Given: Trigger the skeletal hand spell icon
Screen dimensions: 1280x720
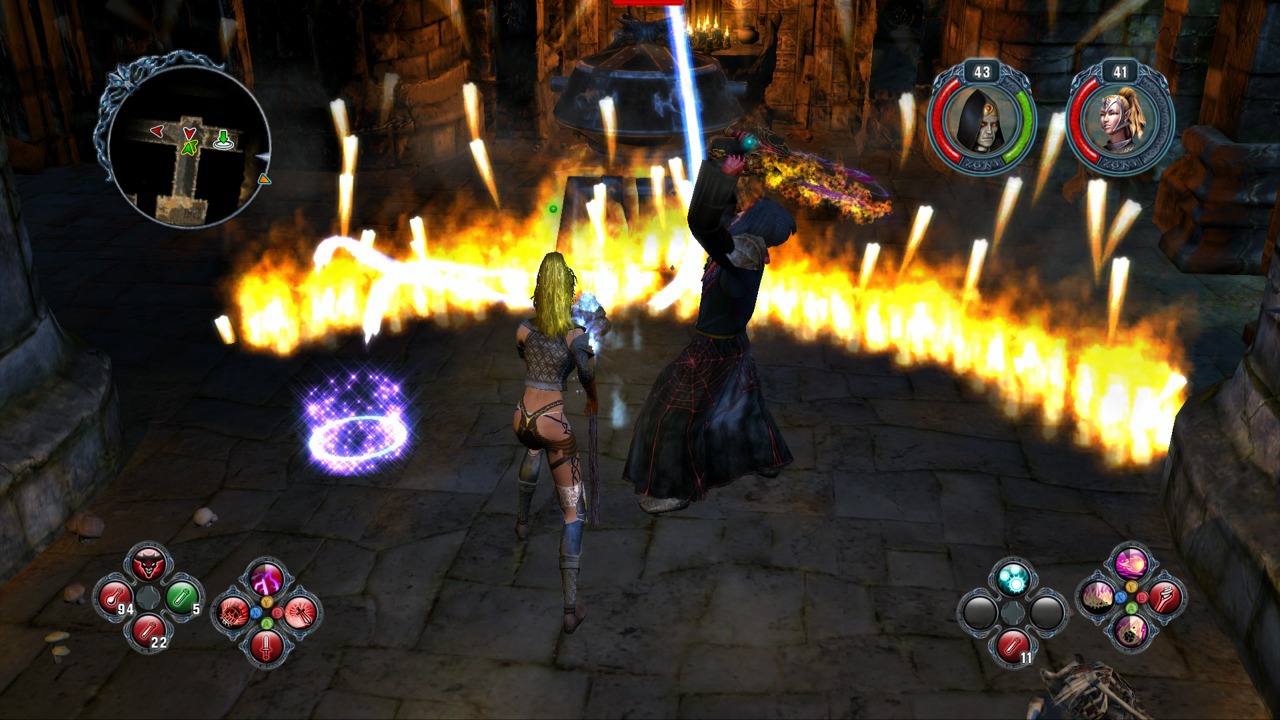Looking at the screenshot, I should click(1165, 597).
